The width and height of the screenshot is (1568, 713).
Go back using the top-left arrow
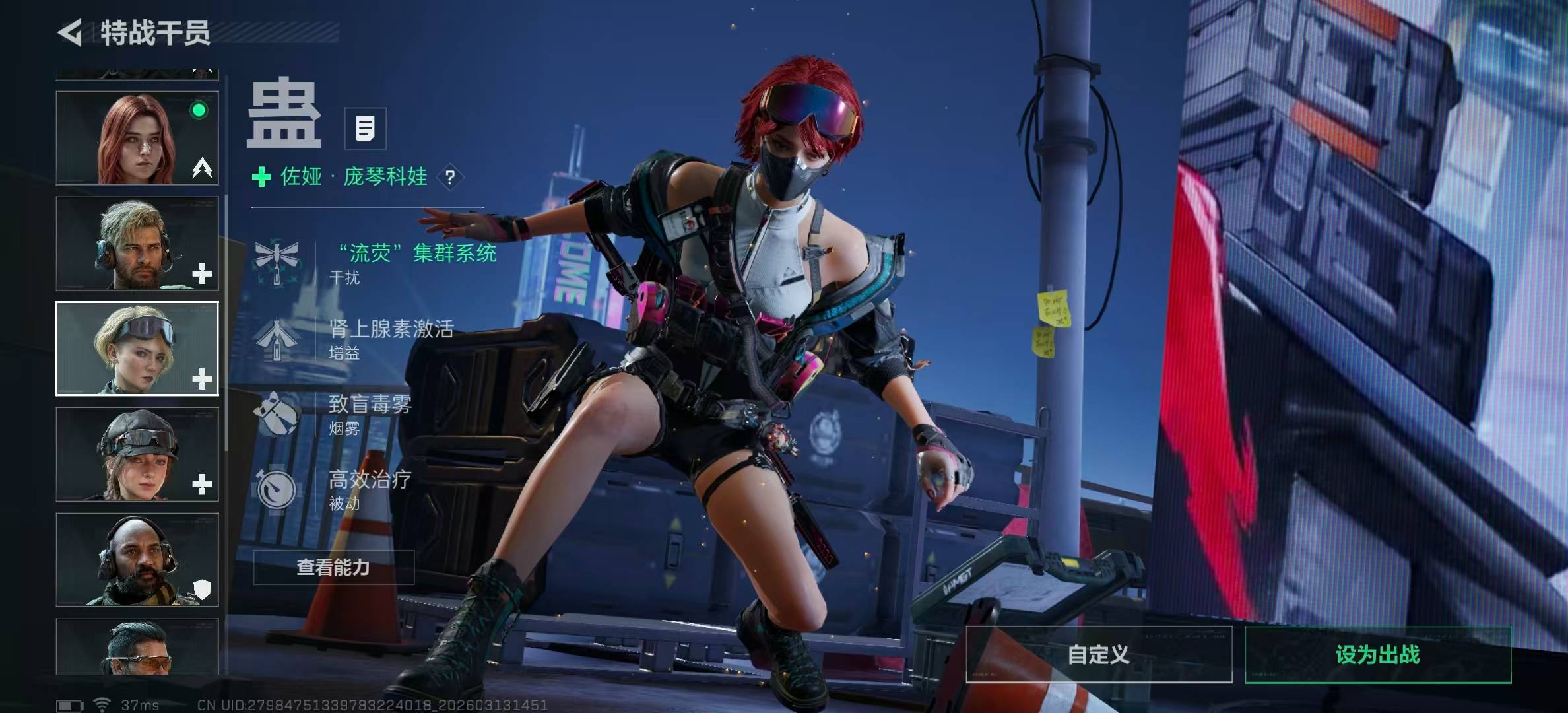click(71, 32)
